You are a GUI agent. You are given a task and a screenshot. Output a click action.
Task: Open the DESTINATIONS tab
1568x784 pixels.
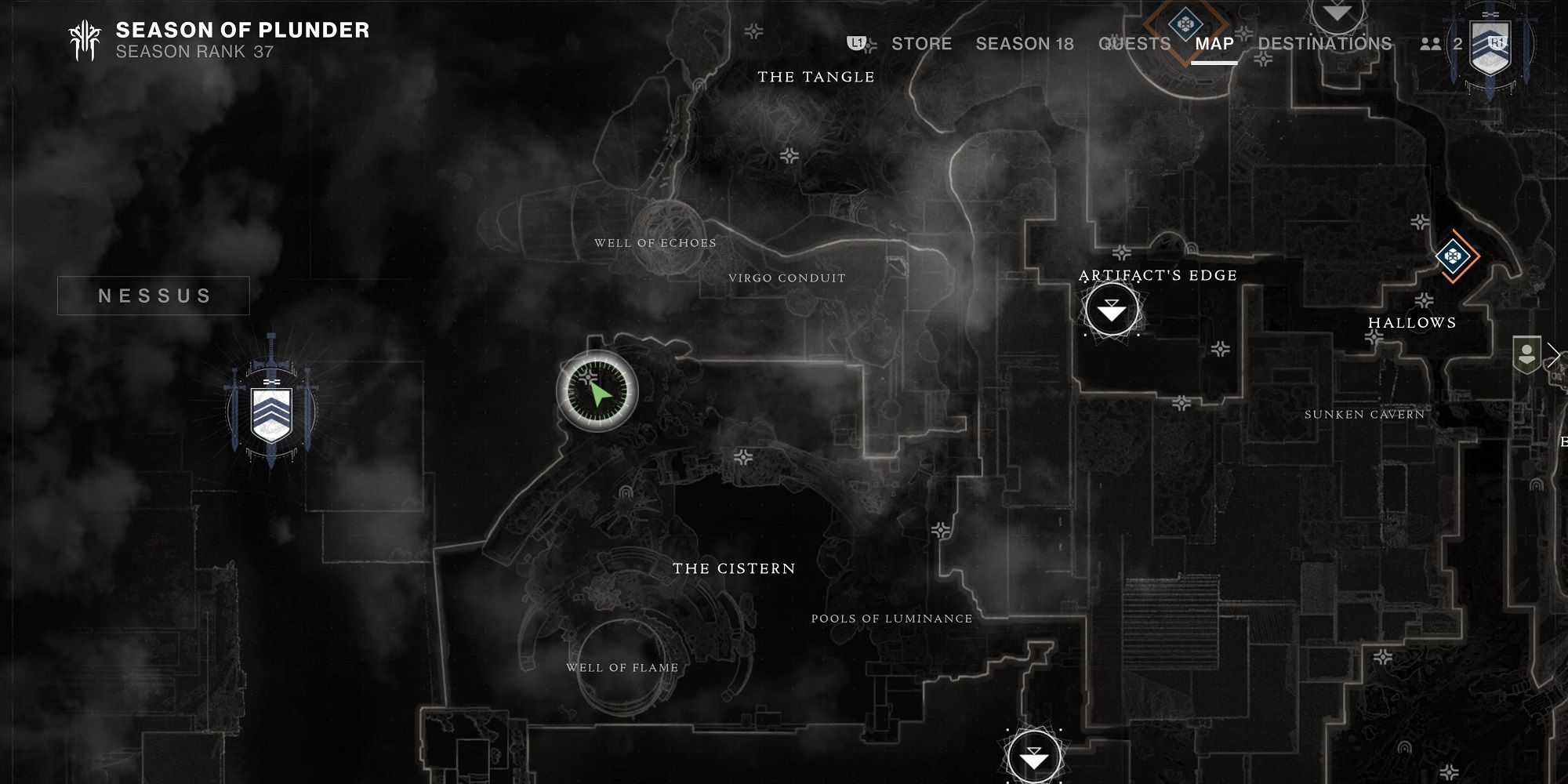(x=1323, y=44)
